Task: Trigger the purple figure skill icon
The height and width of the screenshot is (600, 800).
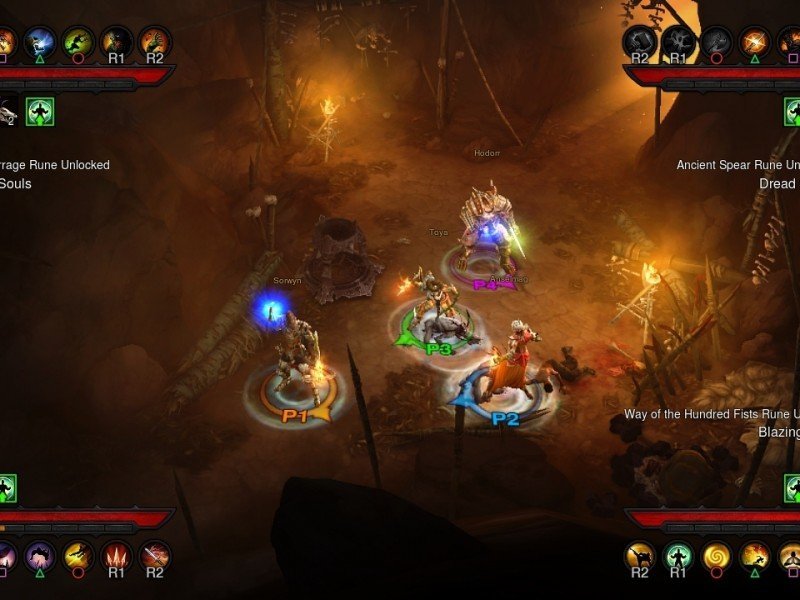Action: click(39, 555)
